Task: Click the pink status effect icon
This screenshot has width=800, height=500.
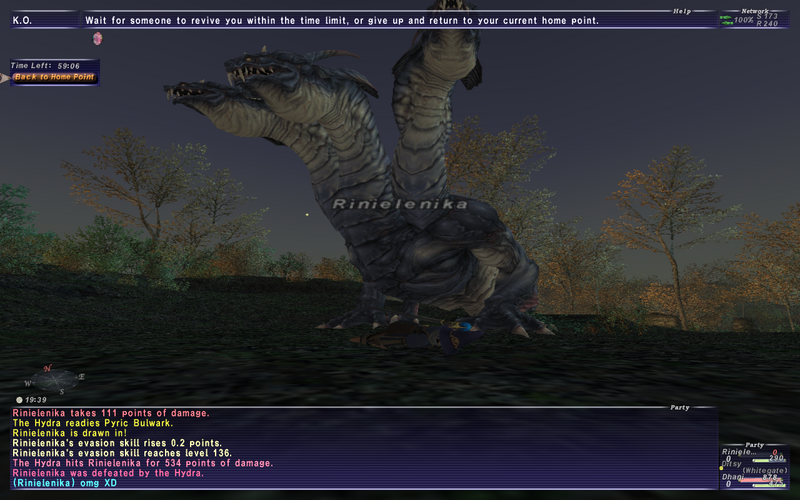Action: [98, 38]
